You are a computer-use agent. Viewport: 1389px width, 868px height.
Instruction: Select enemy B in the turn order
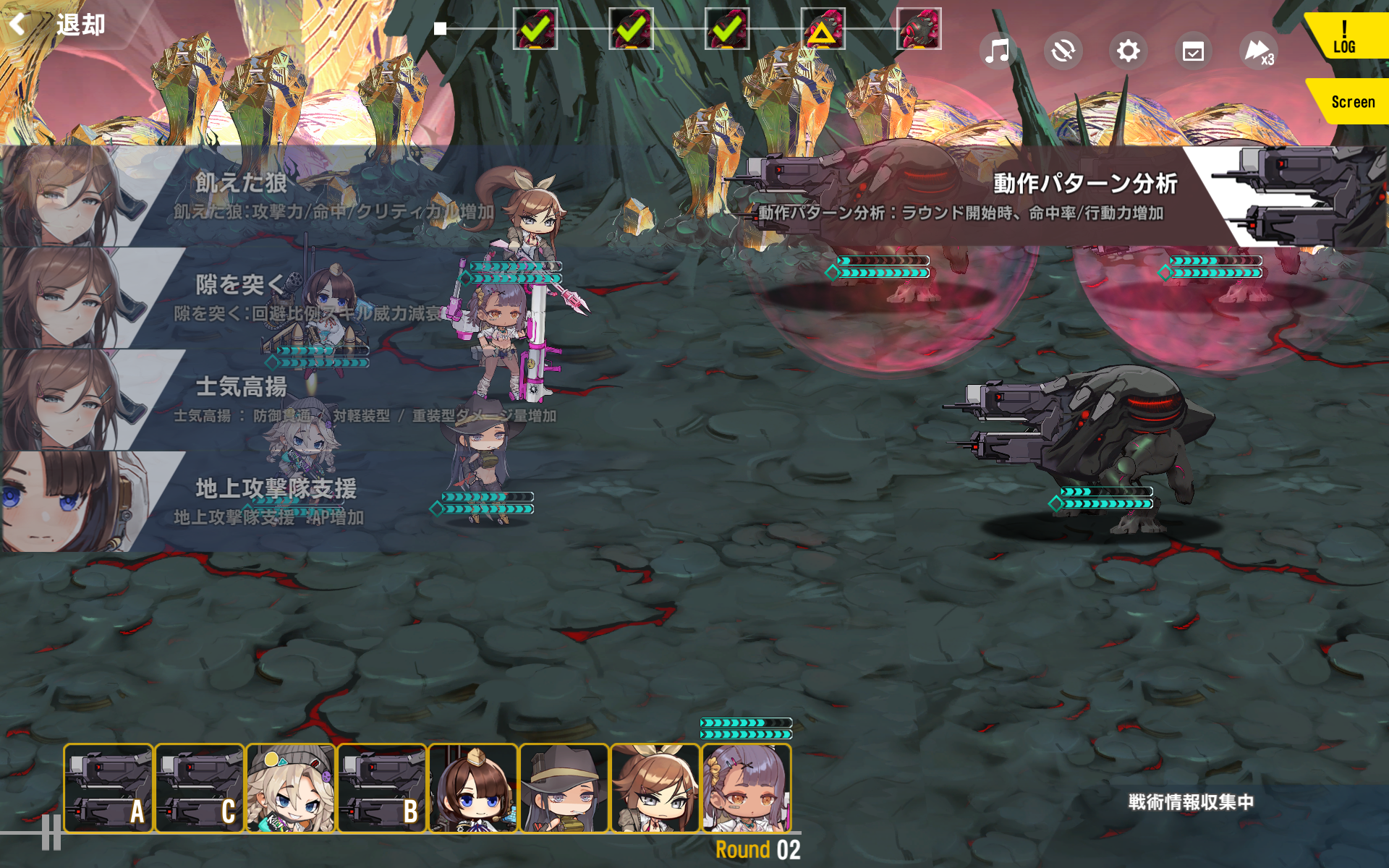382,788
